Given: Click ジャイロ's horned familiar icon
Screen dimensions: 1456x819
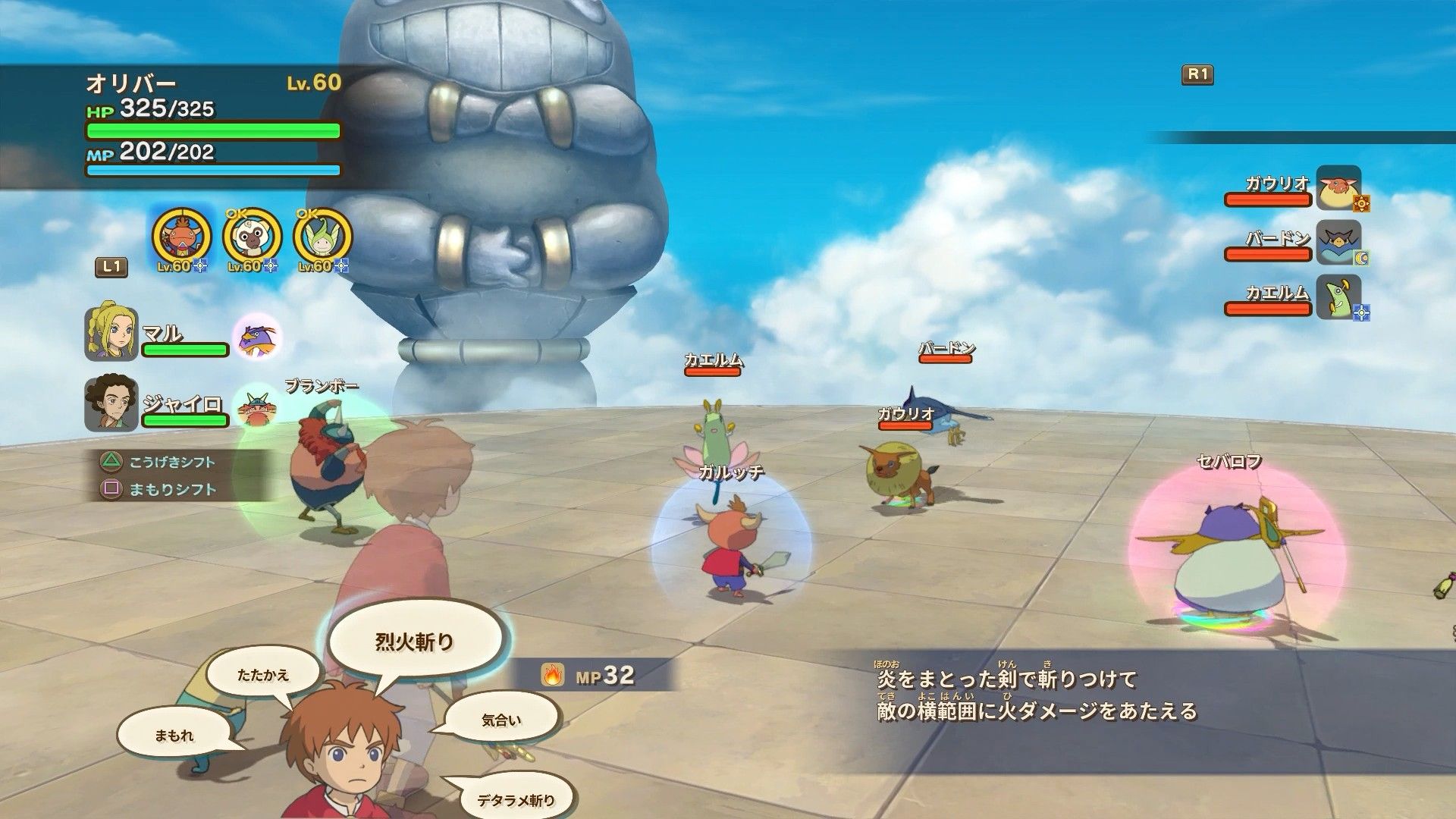Looking at the screenshot, I should point(256,408).
